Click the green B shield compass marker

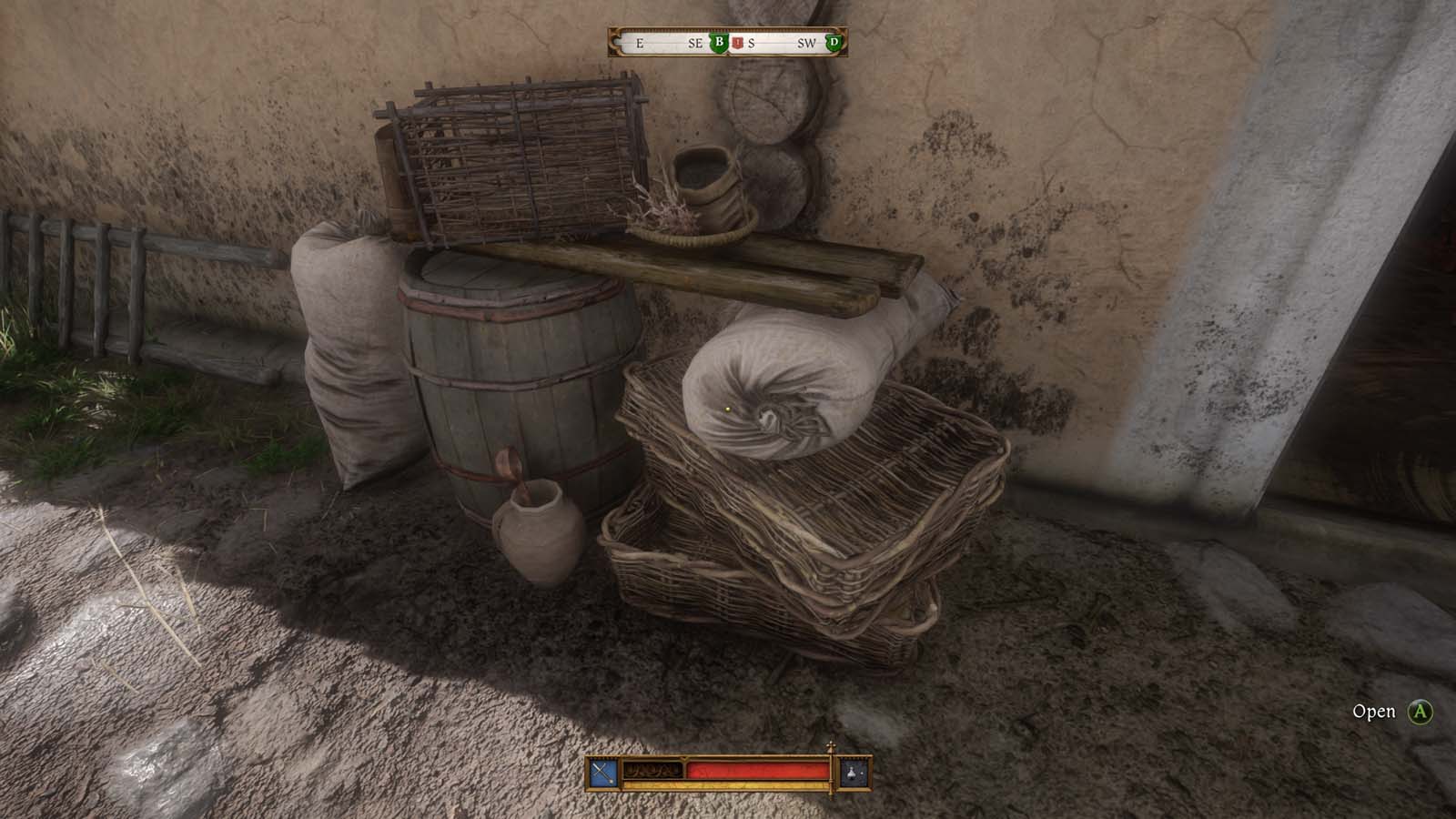(x=719, y=43)
